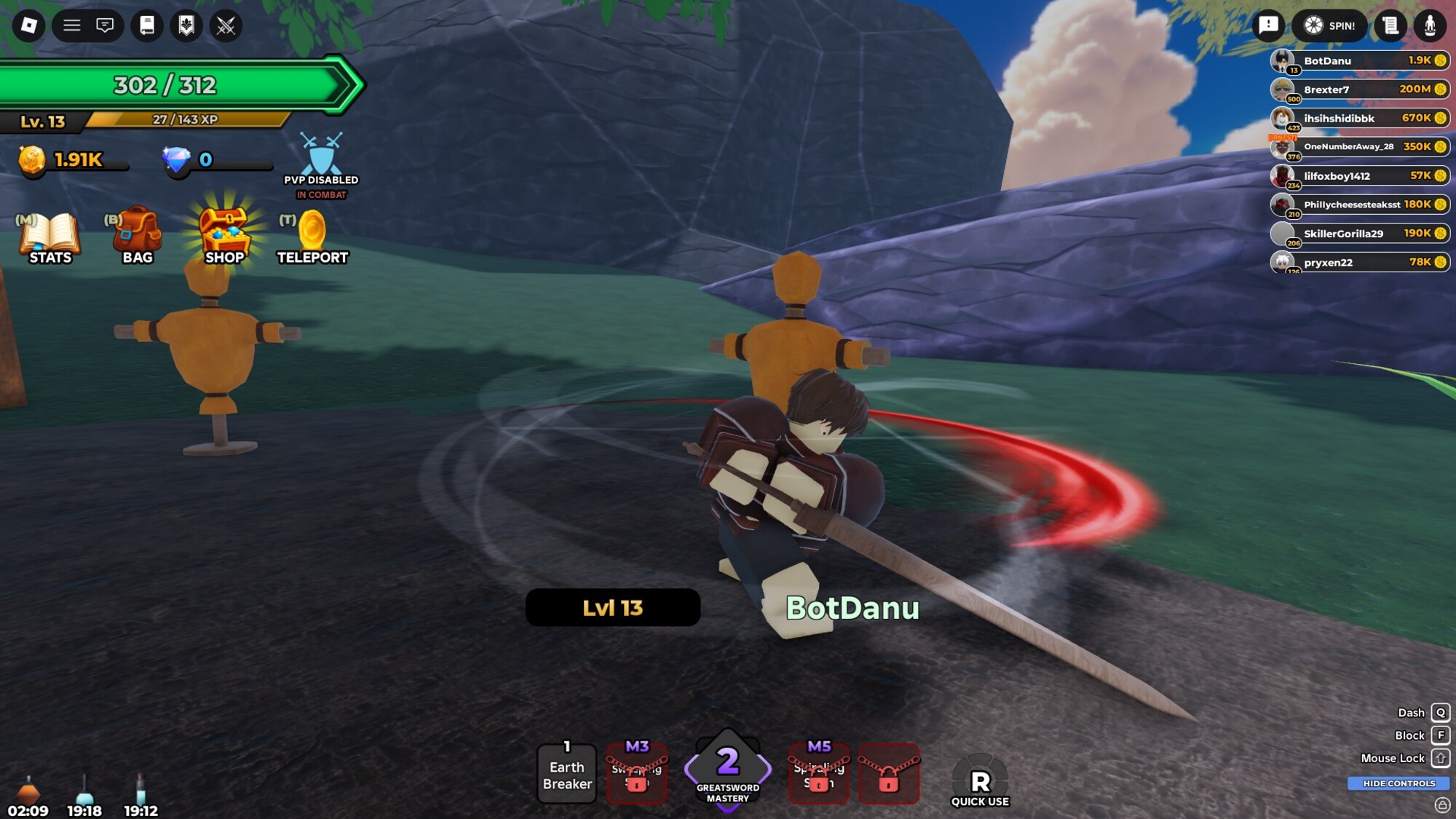This screenshot has width=1456, height=819.
Task: Open the Stats book
Action: tap(50, 237)
